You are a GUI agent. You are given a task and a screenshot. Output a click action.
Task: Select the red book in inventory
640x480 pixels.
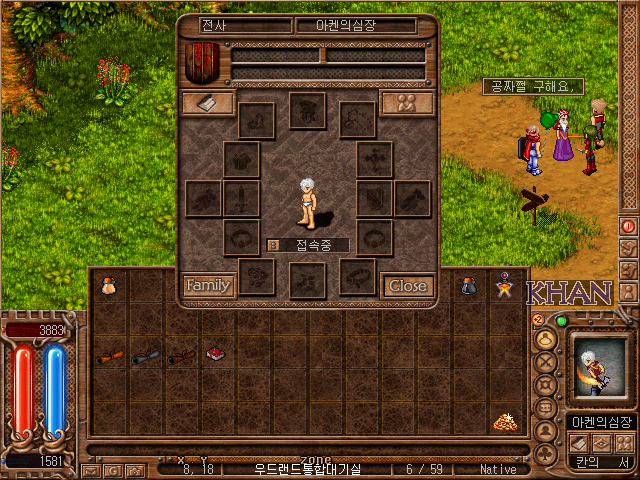213,353
